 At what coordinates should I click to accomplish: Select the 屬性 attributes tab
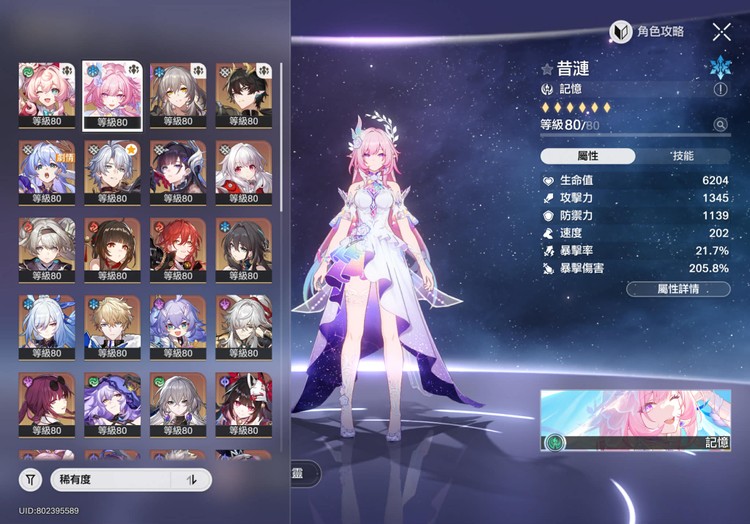(x=588, y=156)
